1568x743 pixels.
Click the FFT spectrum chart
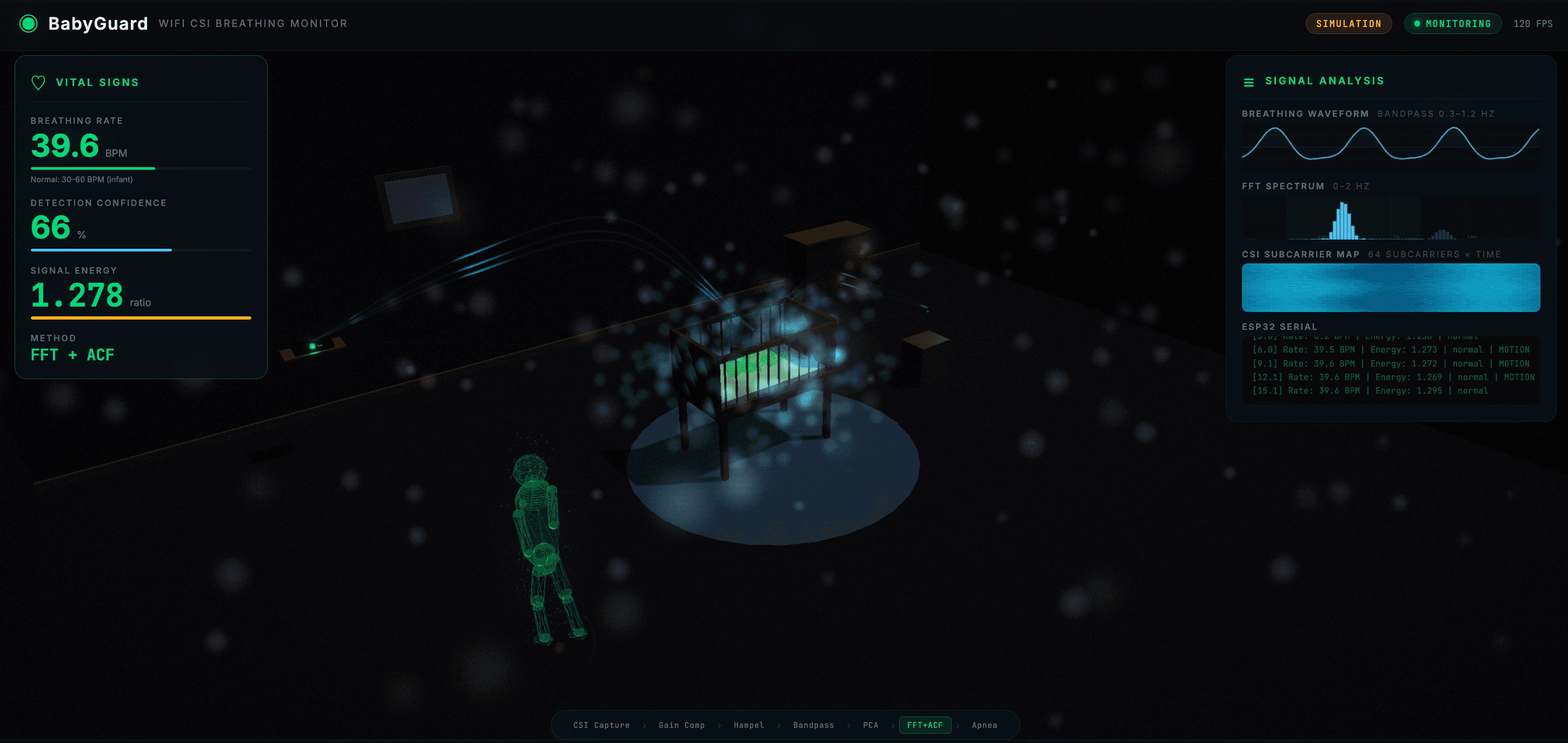(x=1390, y=218)
